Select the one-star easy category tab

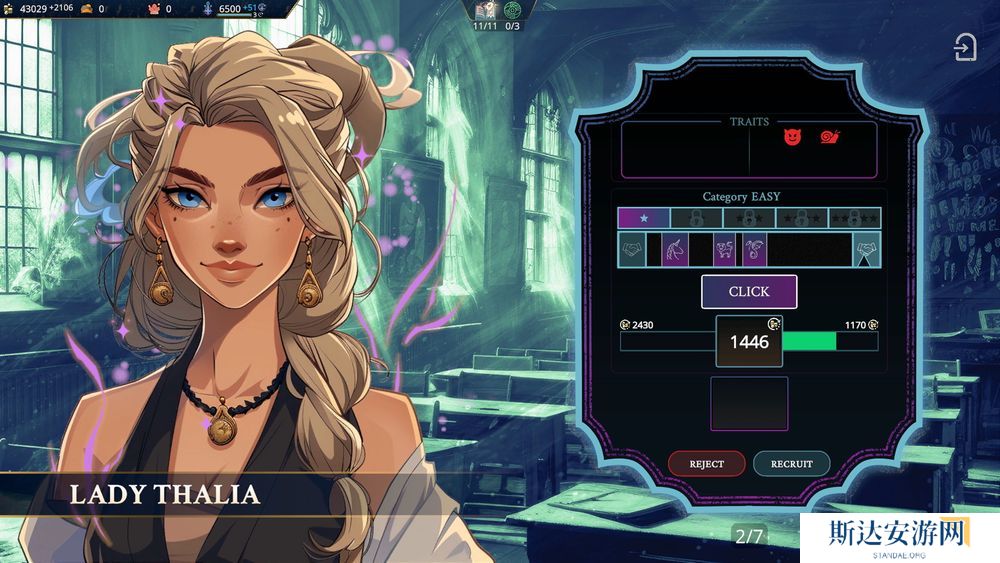(x=643, y=217)
